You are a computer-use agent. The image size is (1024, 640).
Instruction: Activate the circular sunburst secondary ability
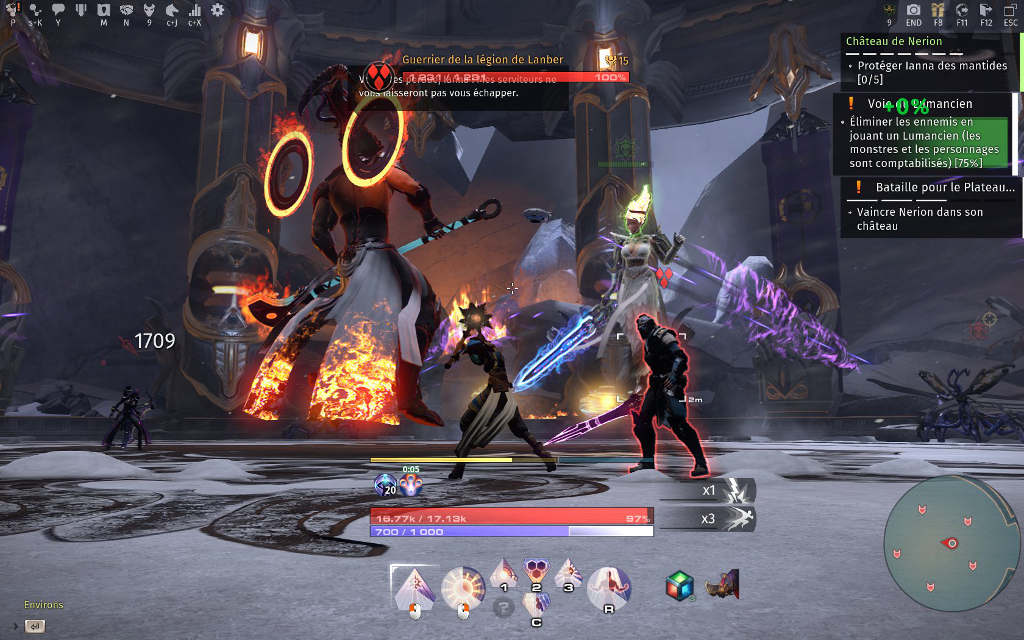[x=462, y=587]
